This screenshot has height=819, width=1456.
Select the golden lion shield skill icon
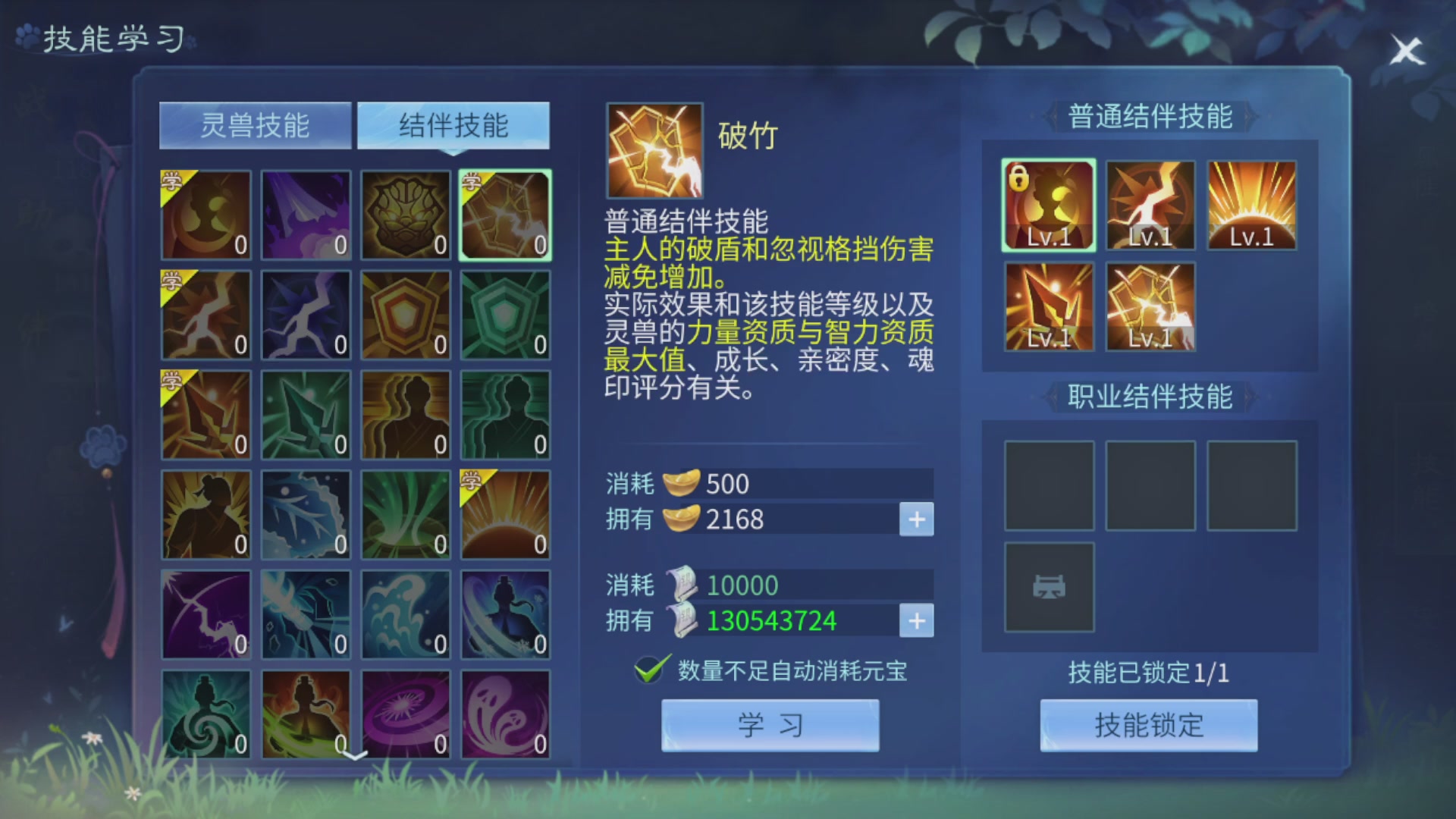click(x=405, y=215)
